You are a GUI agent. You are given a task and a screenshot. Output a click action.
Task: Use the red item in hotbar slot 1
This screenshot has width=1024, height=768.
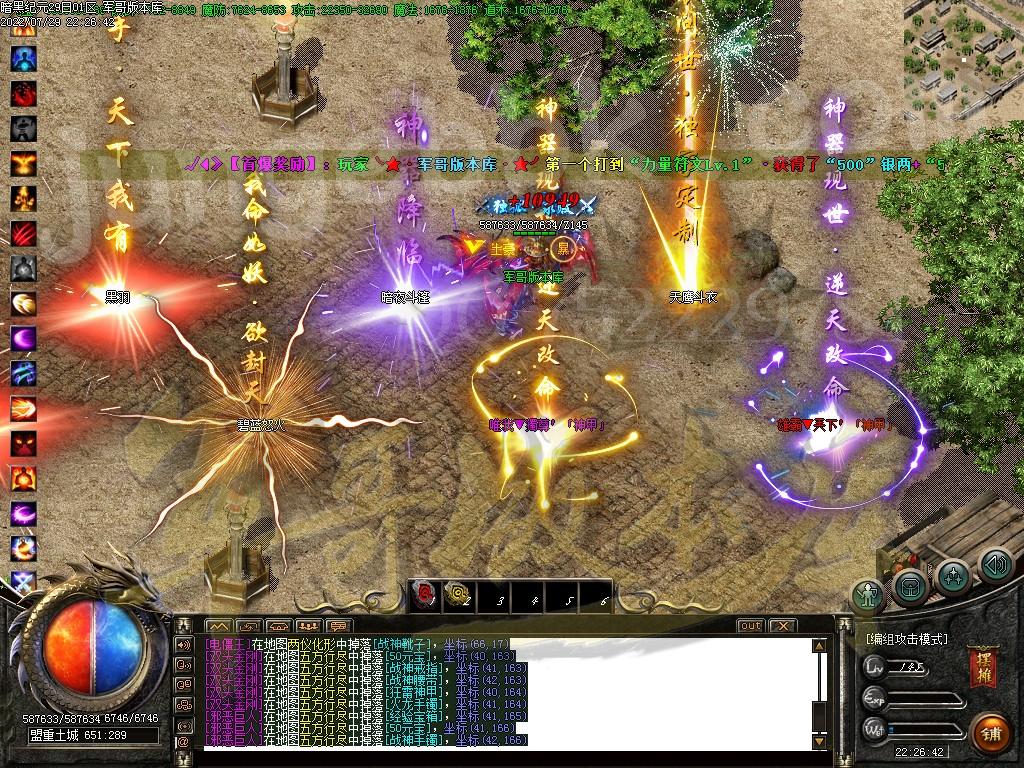click(x=423, y=595)
